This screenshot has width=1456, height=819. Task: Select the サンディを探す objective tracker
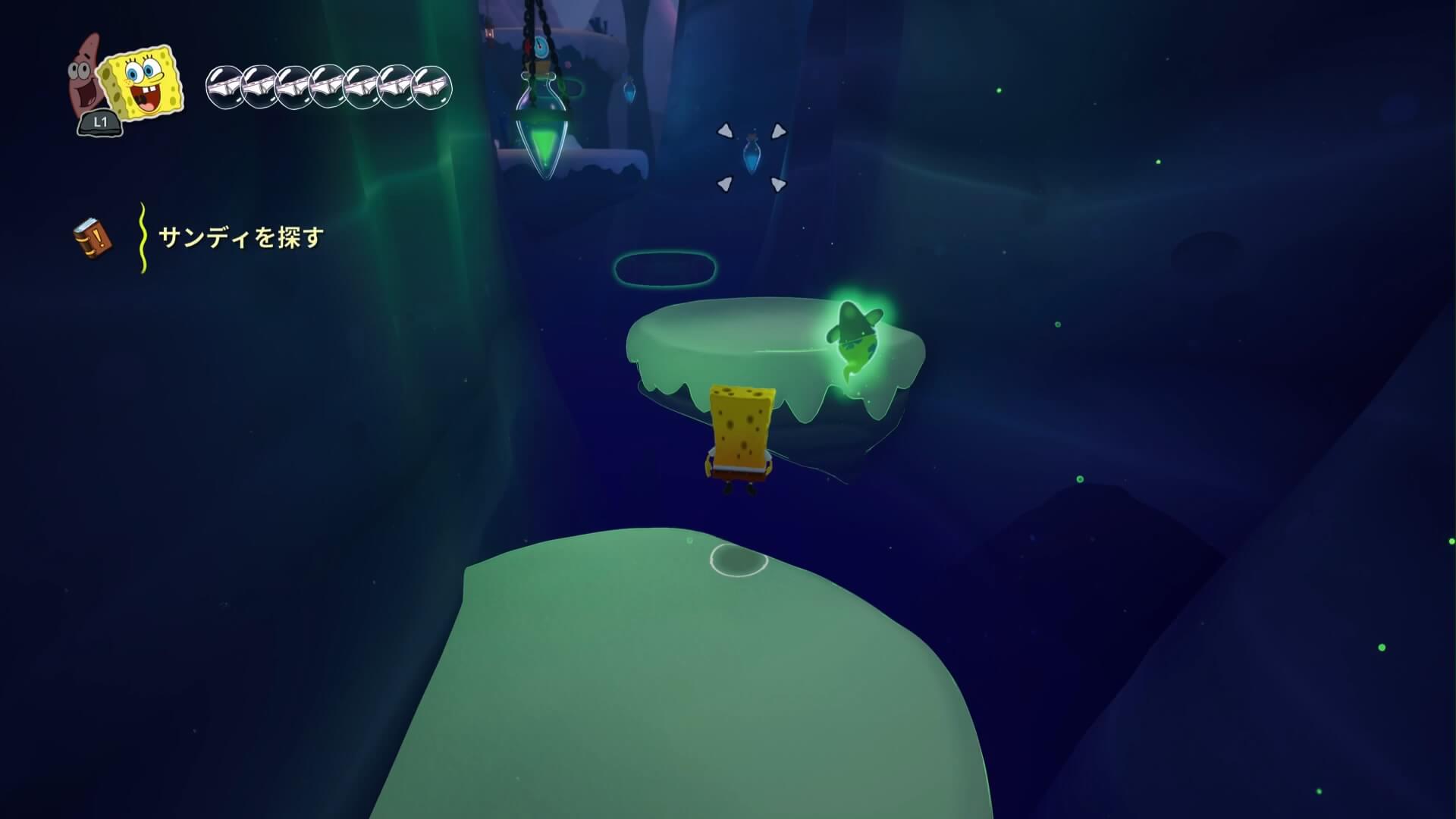240,238
